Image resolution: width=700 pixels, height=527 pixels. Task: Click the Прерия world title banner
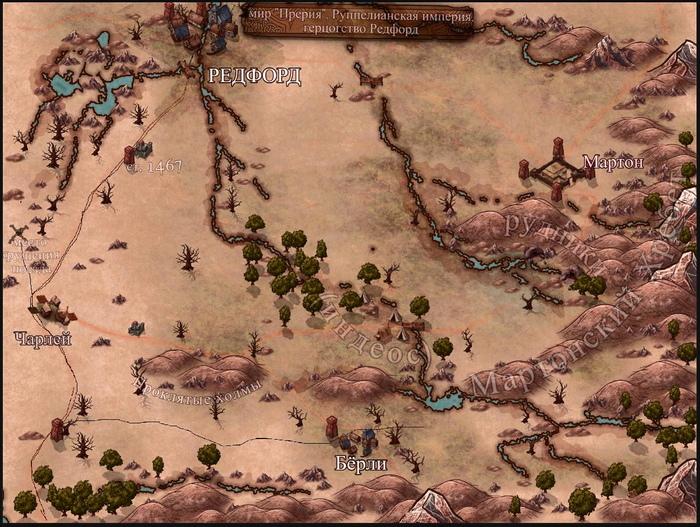(x=358, y=20)
